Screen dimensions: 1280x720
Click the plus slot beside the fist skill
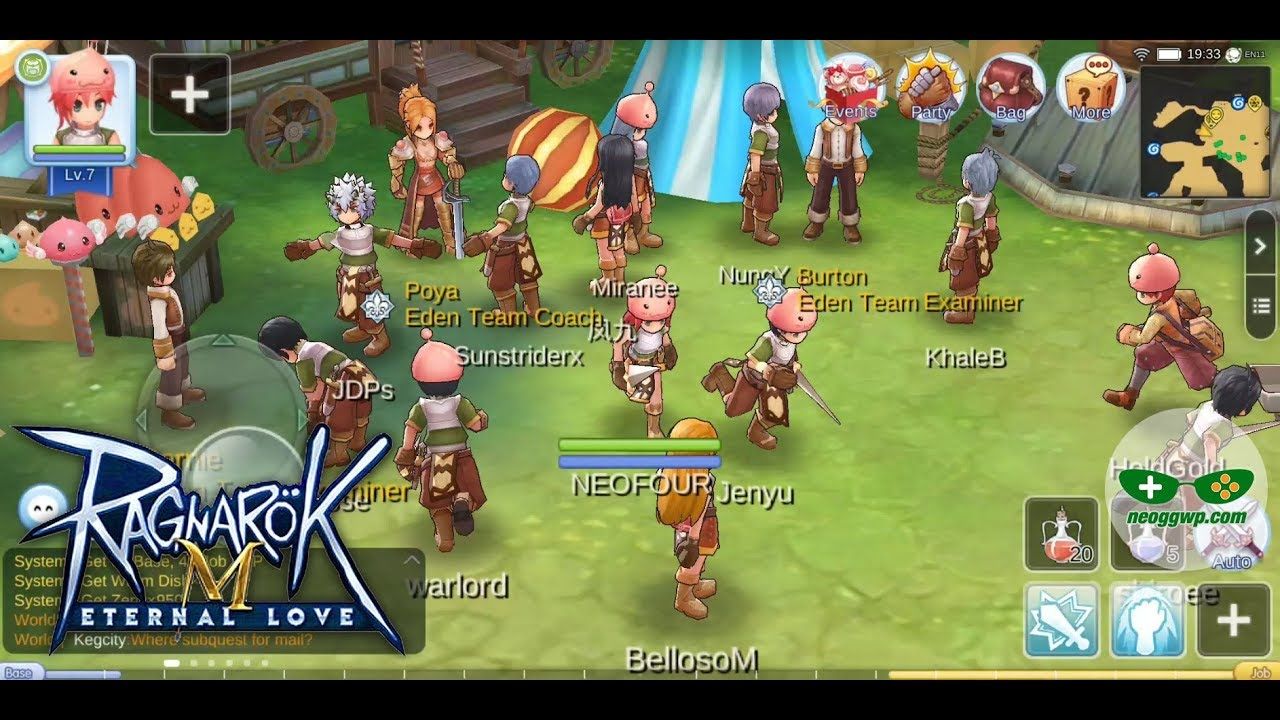click(1233, 620)
